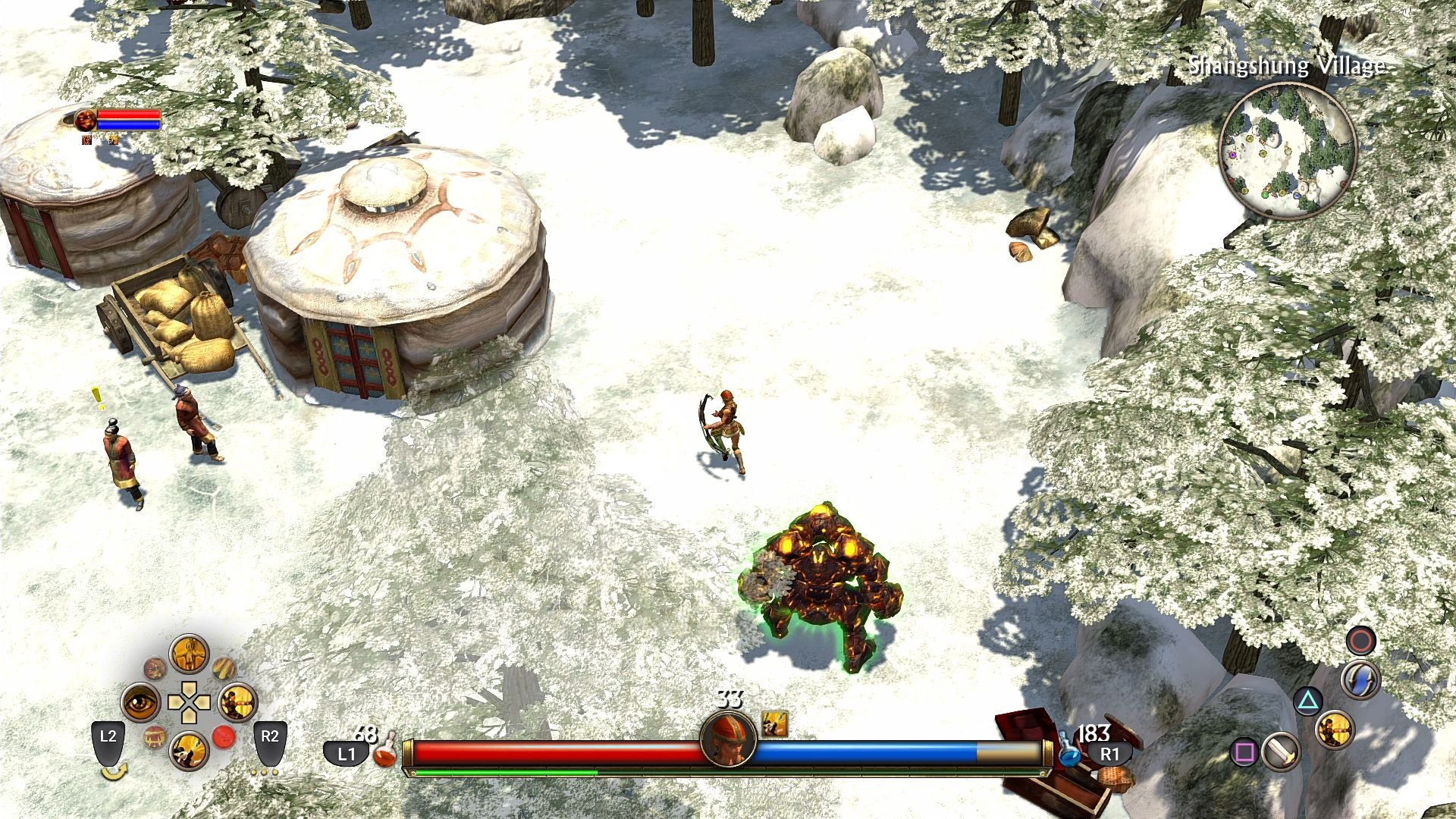Open the d-pad selector at the wheel center
Viewport: 1456px width, 819px height.
(x=190, y=702)
